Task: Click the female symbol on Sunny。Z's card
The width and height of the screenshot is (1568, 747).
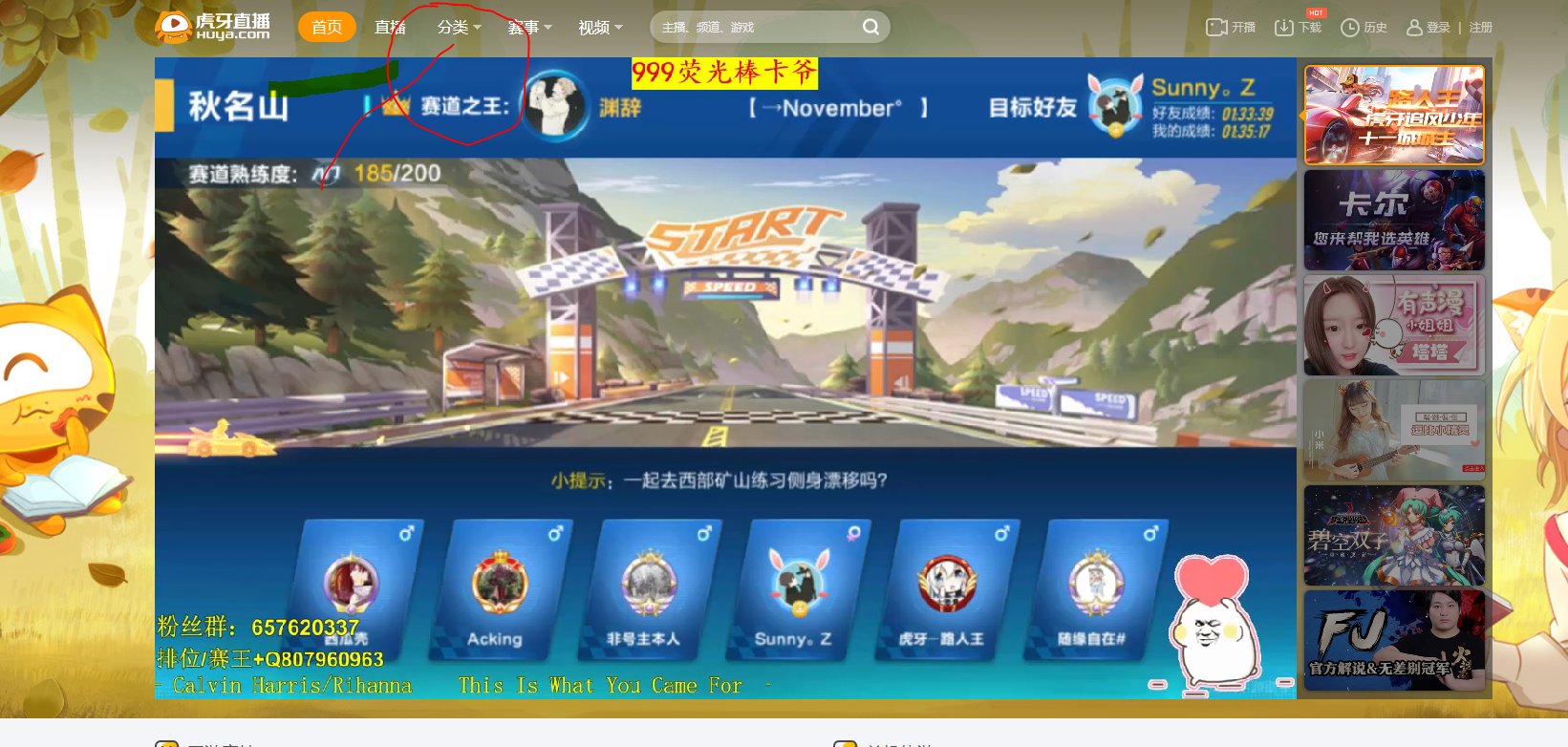Action: (x=856, y=534)
